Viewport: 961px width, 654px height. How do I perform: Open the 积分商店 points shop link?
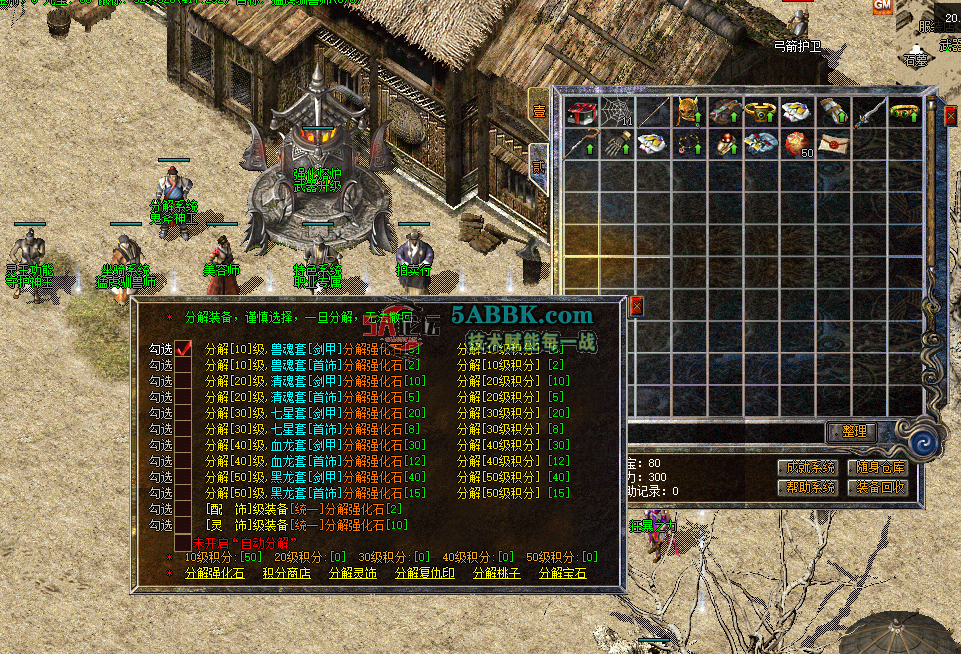coord(286,573)
